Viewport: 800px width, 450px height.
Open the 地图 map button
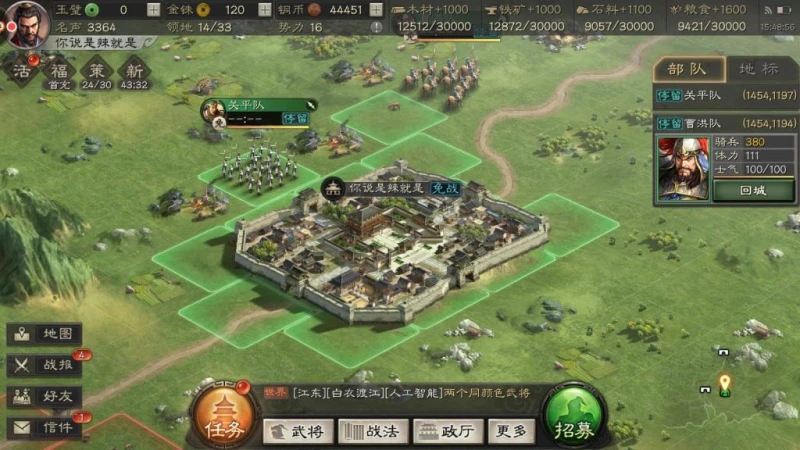coord(45,334)
